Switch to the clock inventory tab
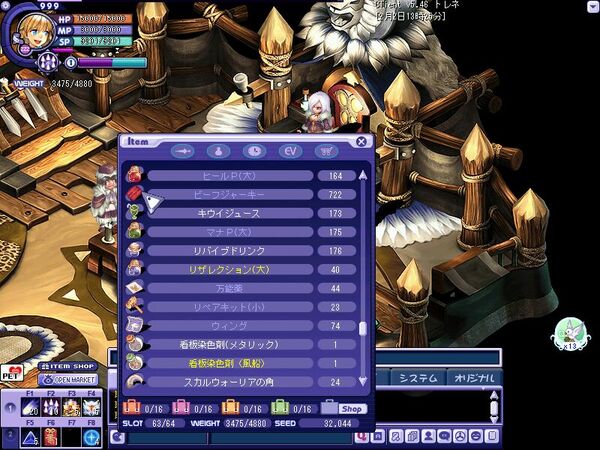This screenshot has width=600, height=450. point(257,151)
